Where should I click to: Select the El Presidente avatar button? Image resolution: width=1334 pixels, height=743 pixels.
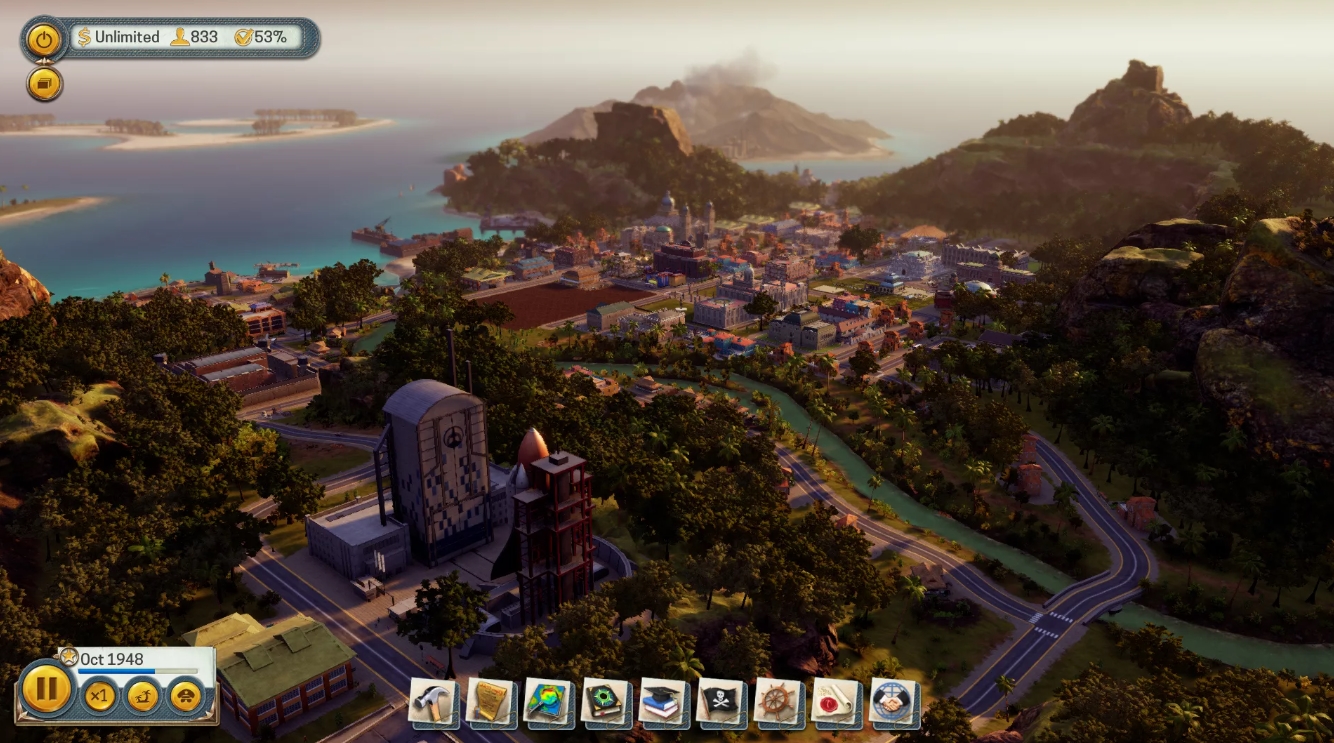[186, 696]
